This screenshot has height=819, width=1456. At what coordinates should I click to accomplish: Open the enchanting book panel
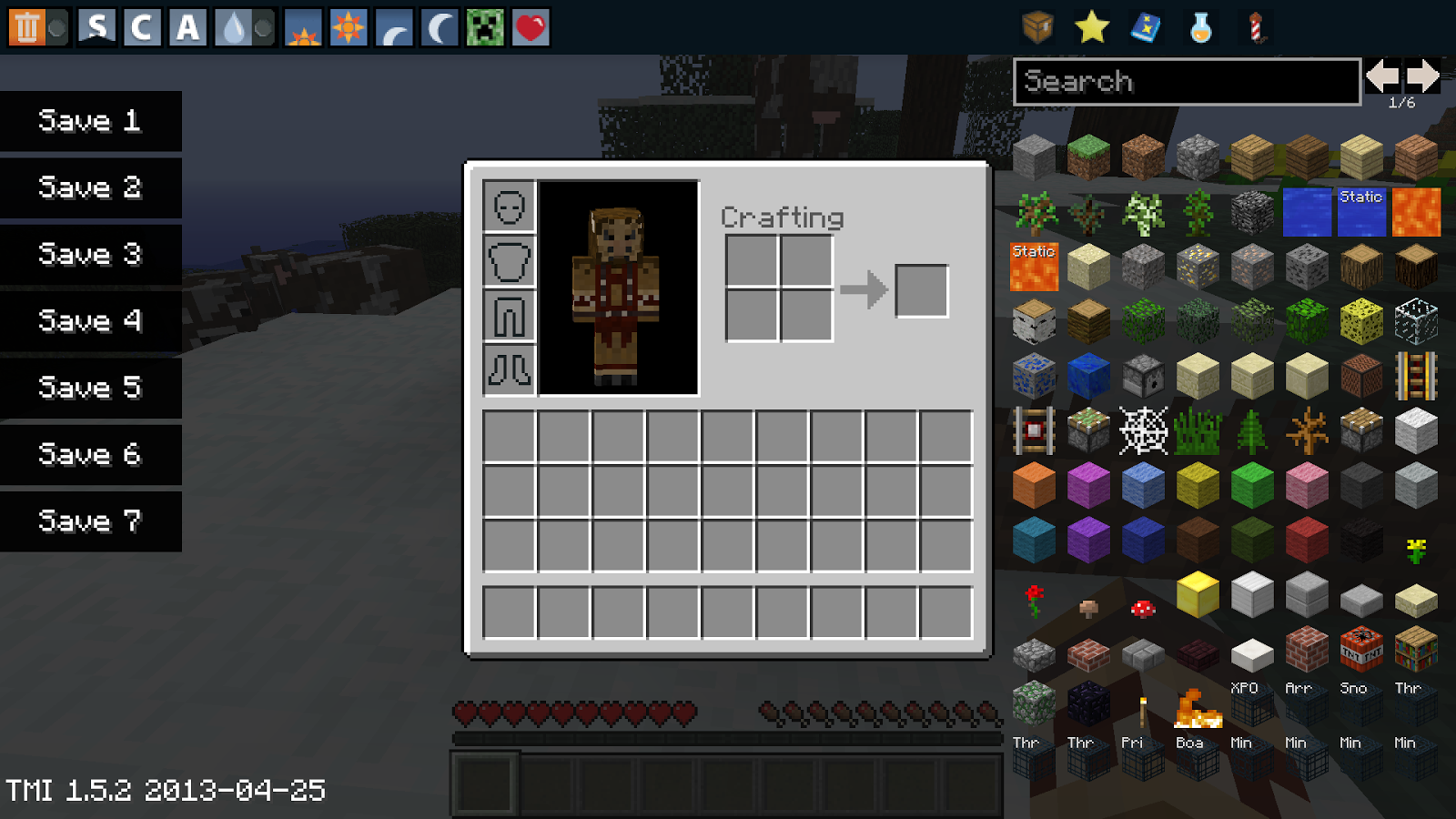1147,27
